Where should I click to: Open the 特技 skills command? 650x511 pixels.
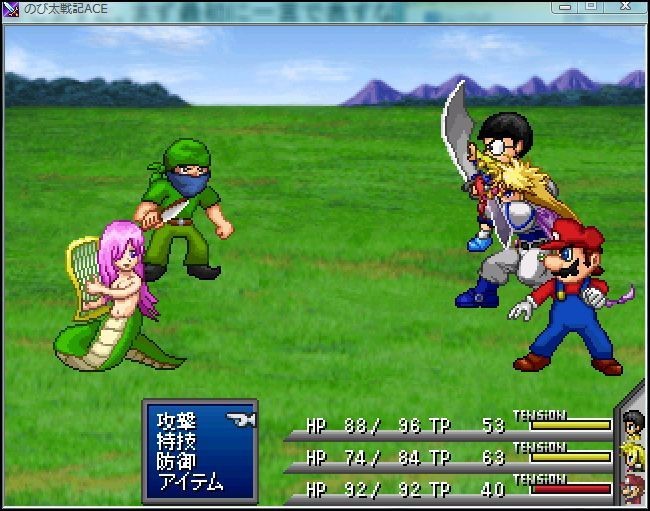[x=176, y=441]
